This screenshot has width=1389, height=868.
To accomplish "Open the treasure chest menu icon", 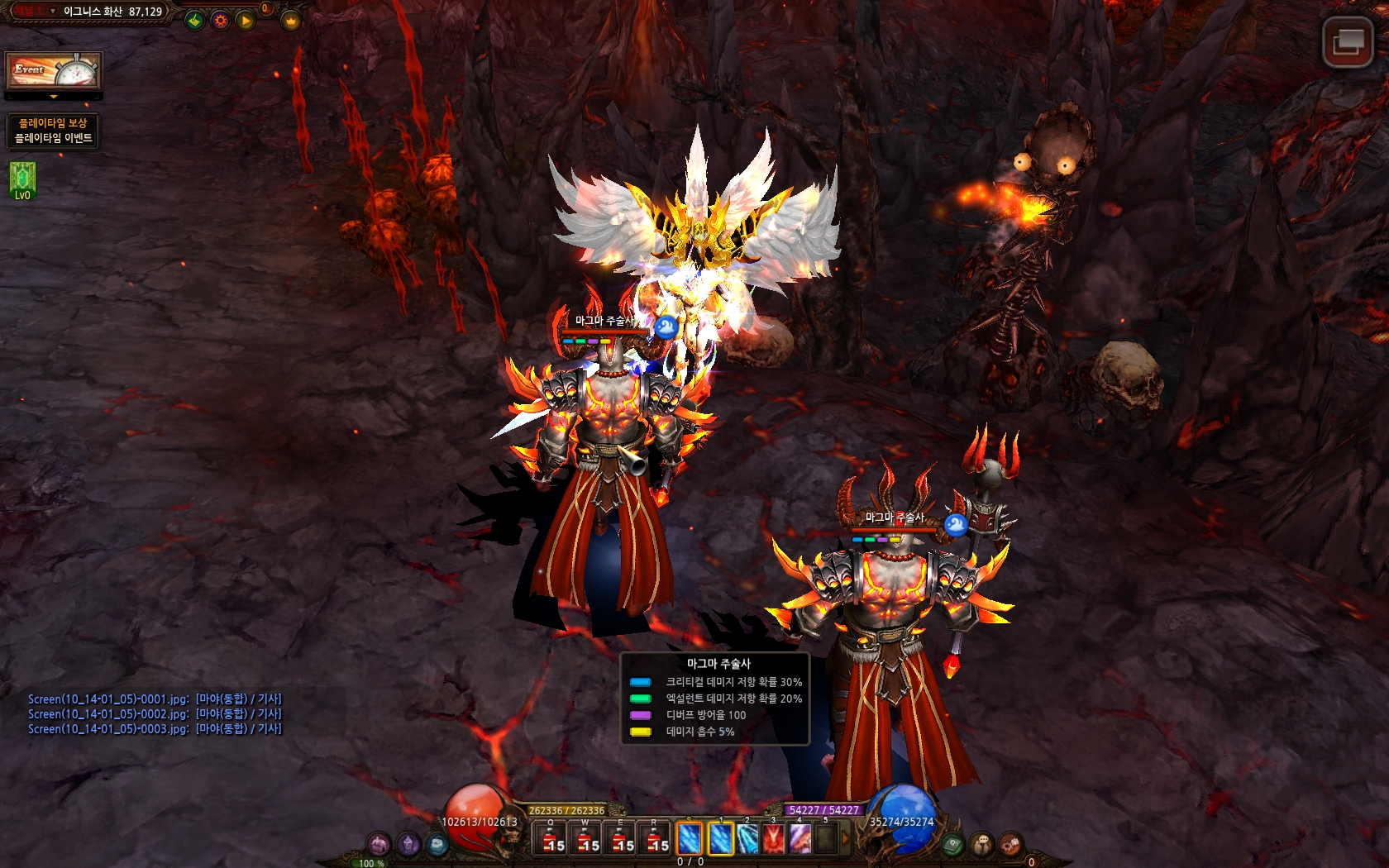I will (379, 844).
